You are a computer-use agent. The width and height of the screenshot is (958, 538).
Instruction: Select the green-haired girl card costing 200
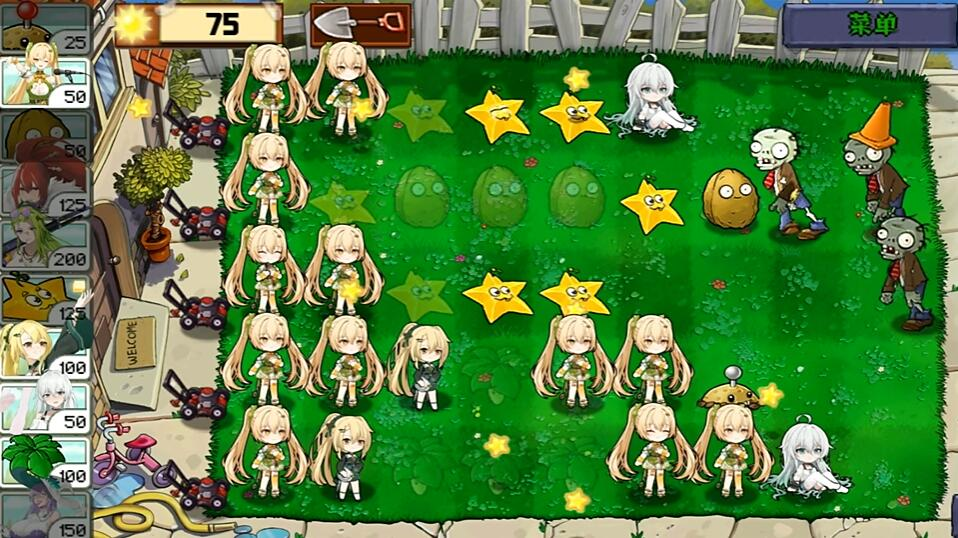[45, 242]
